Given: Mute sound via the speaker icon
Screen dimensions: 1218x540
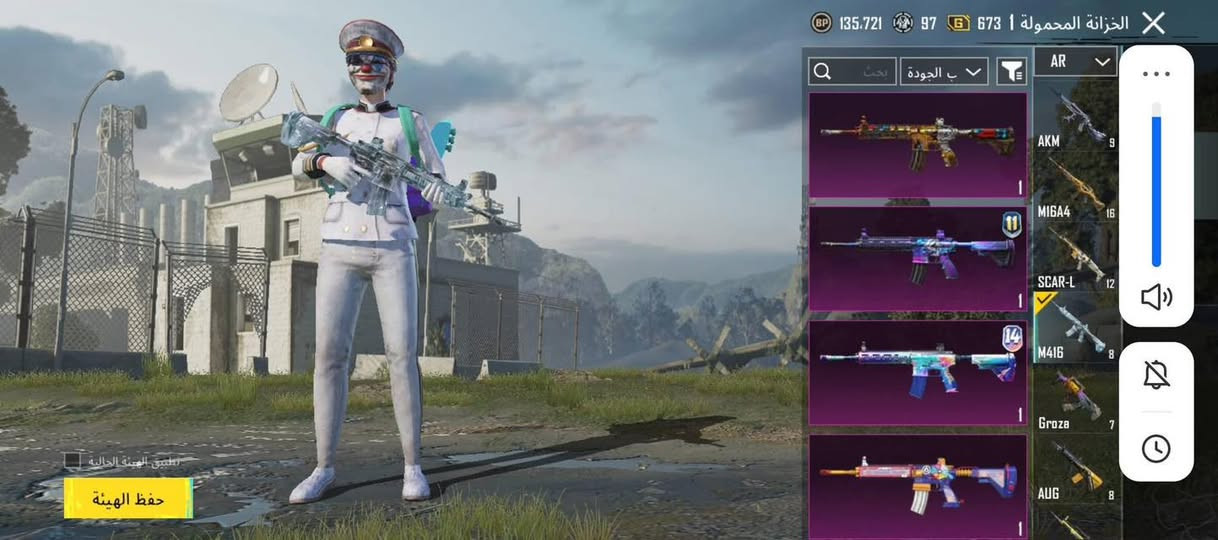Looking at the screenshot, I should pyautogui.click(x=1156, y=297).
